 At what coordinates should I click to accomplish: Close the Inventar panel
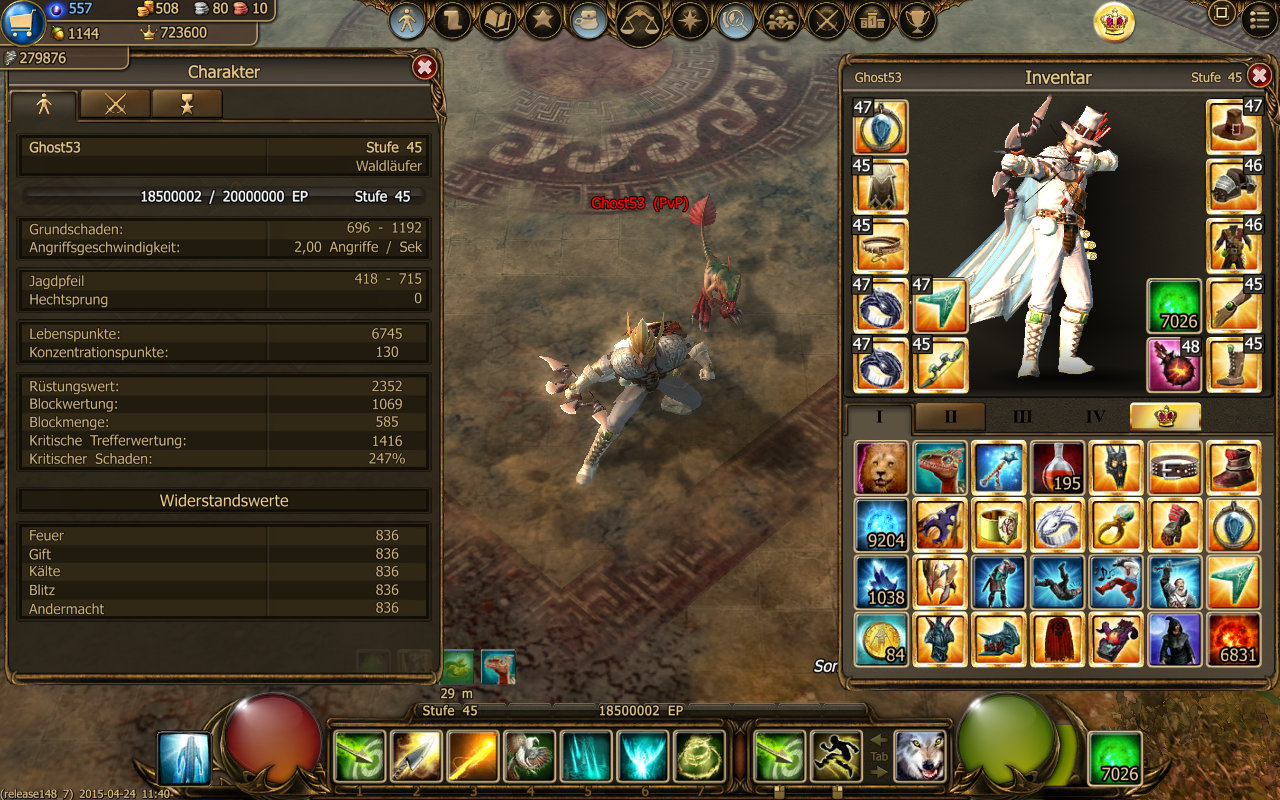[x=1259, y=76]
